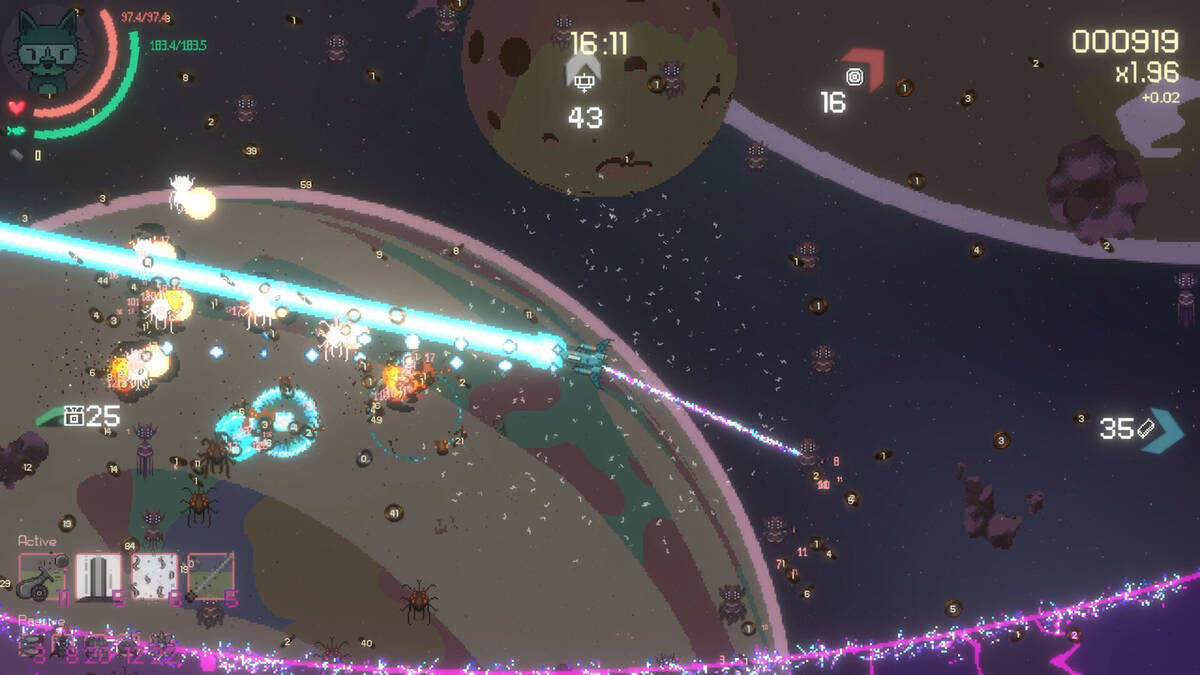1200x675 pixels.
Task: Select the blue arrow objective marker showing 35
Action: point(1162,430)
